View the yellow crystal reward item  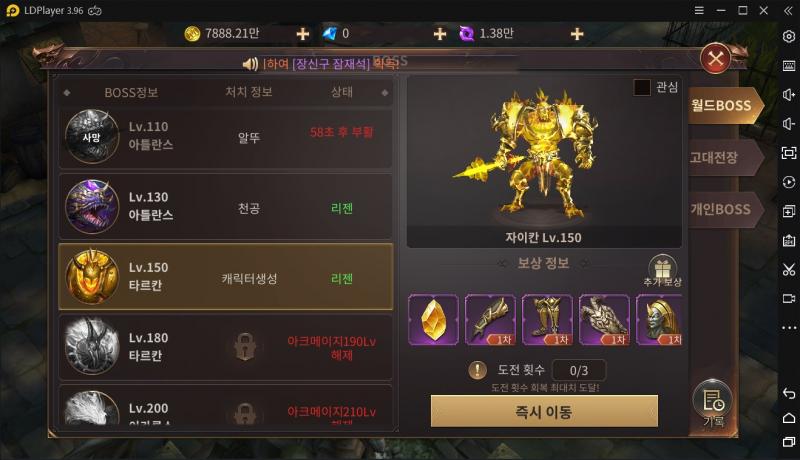pyautogui.click(x=433, y=319)
